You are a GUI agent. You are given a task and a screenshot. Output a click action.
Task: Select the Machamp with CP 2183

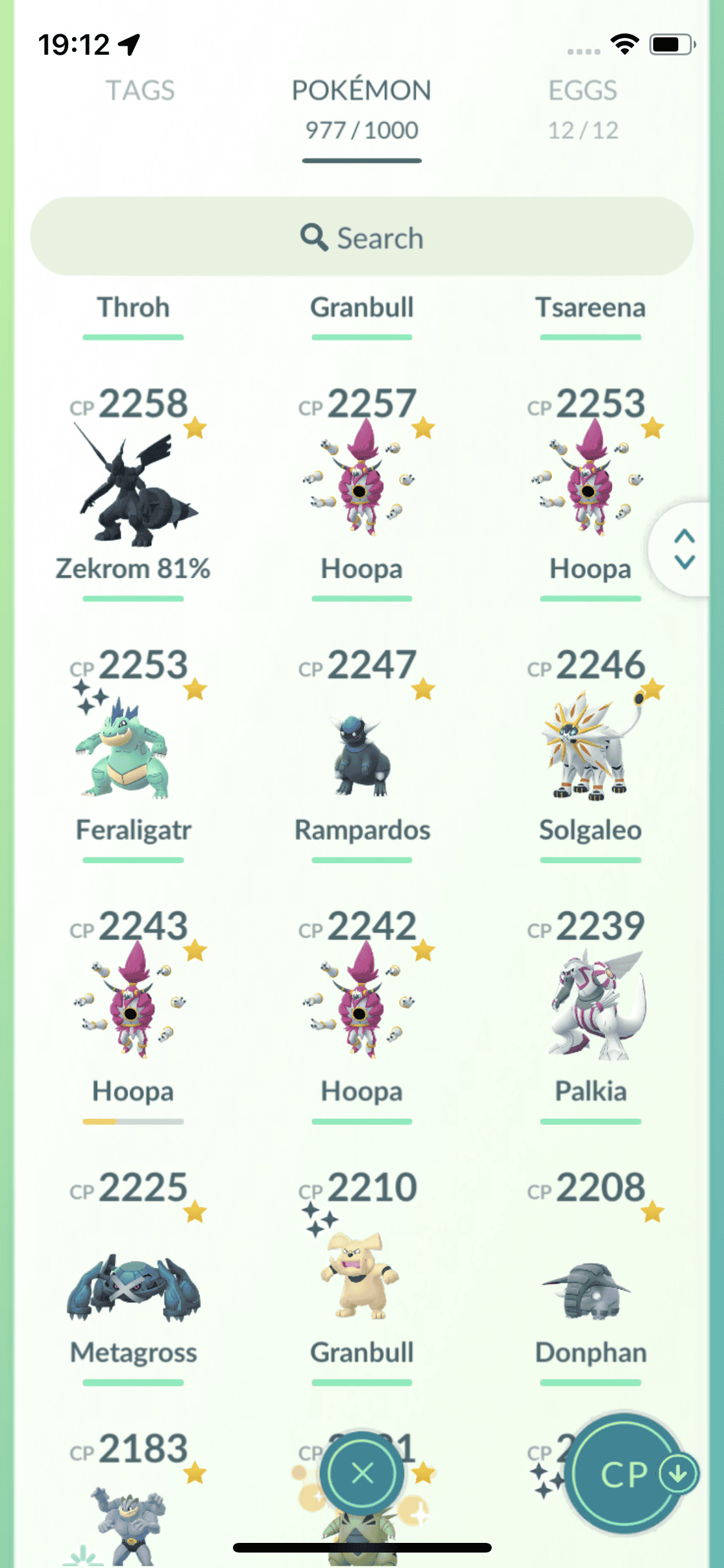[133, 1519]
